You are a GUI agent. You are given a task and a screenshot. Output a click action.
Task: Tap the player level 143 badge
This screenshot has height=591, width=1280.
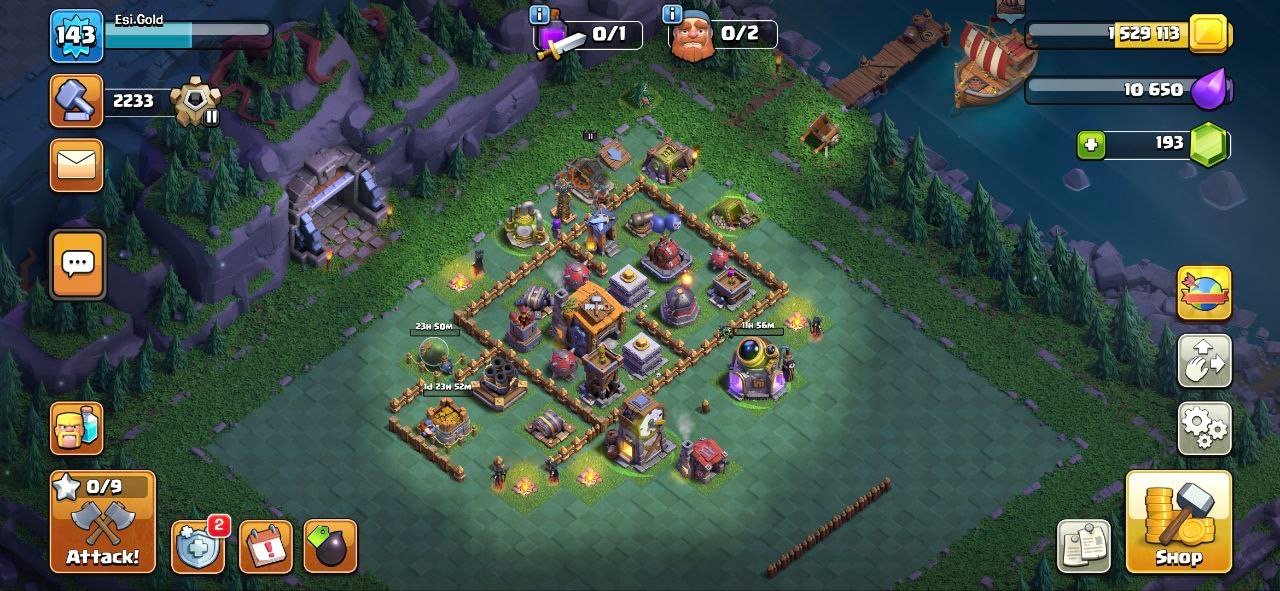(76, 36)
